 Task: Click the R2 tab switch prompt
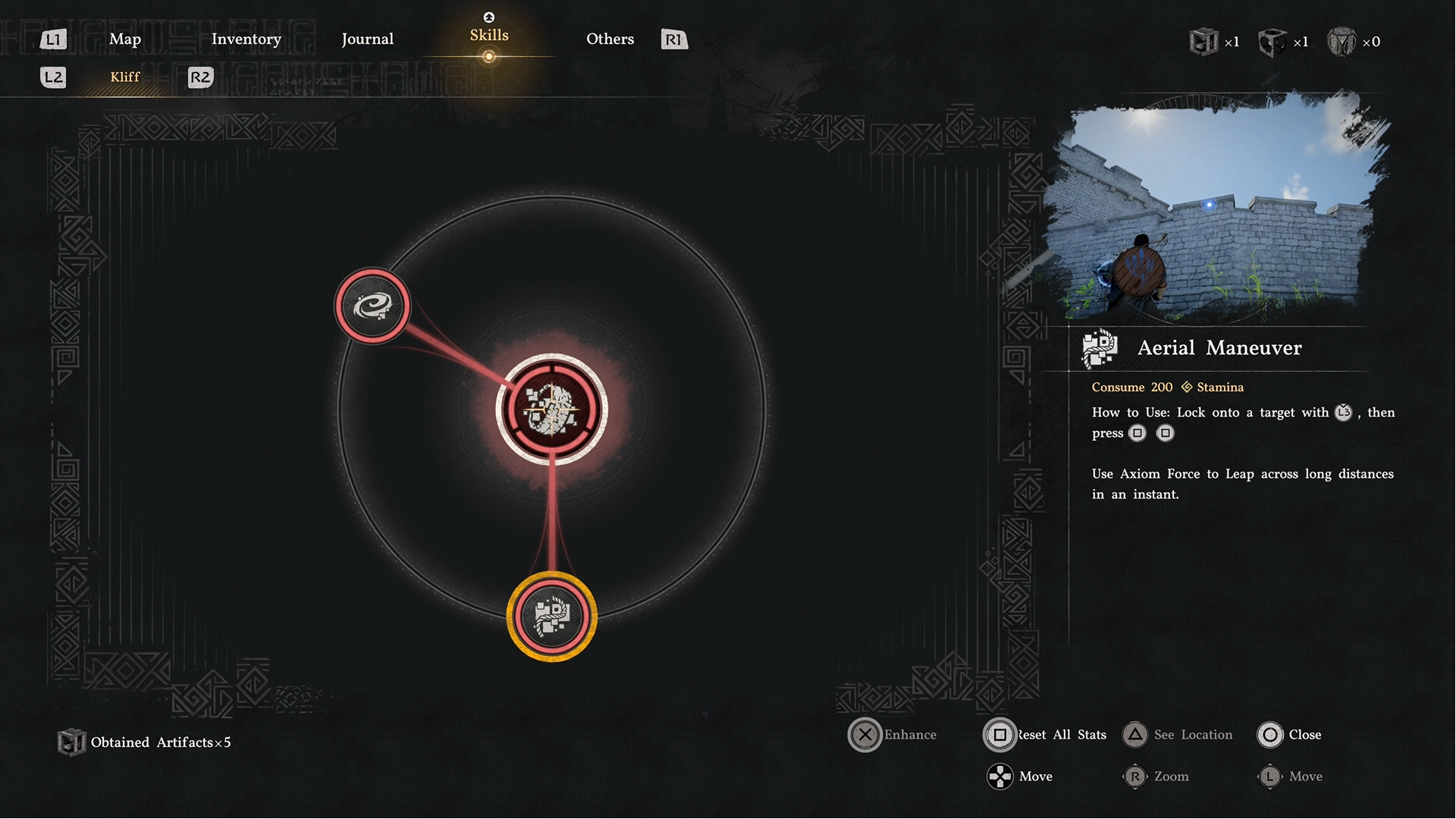pos(199,77)
